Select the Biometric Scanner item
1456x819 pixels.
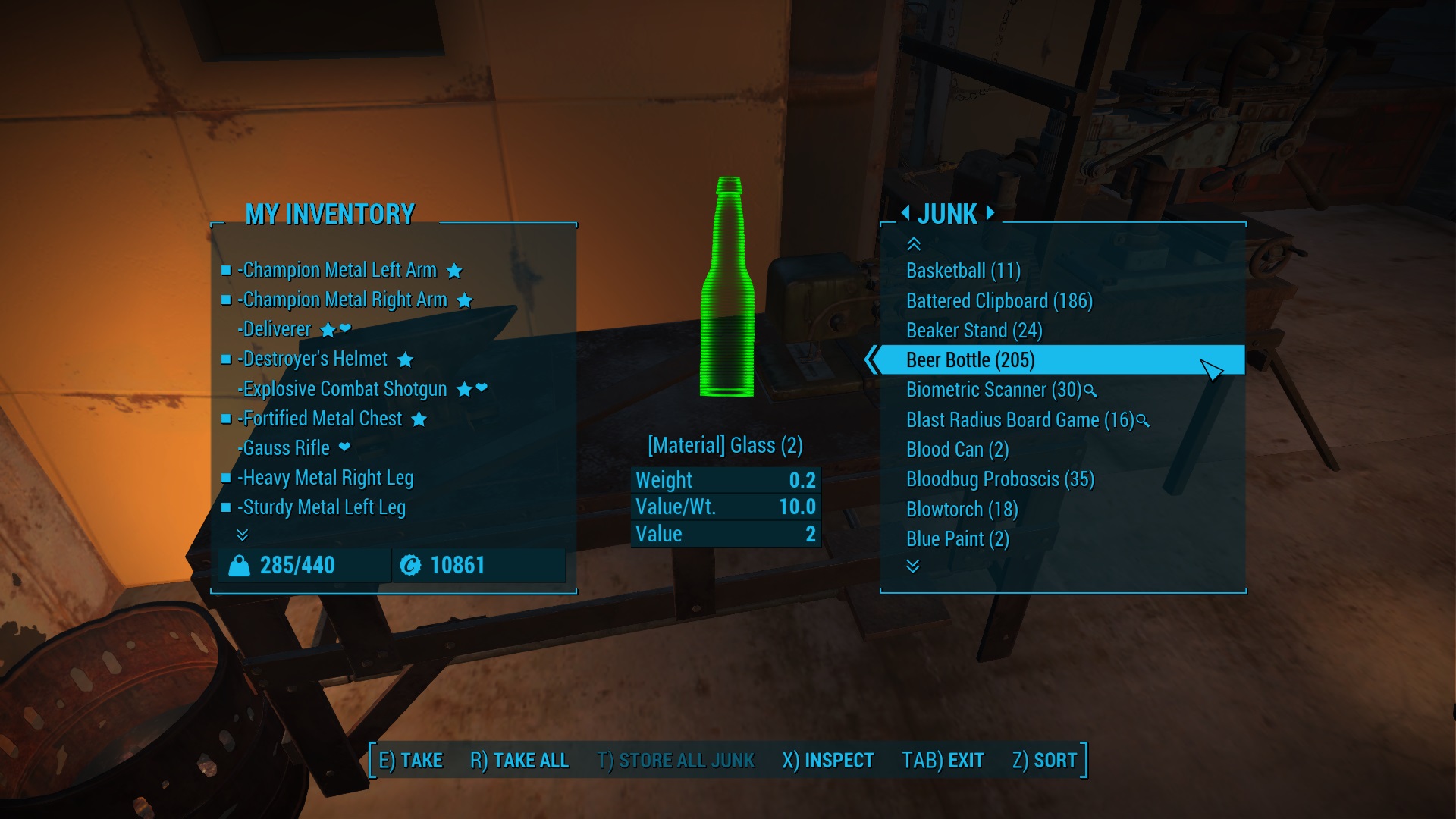993,390
